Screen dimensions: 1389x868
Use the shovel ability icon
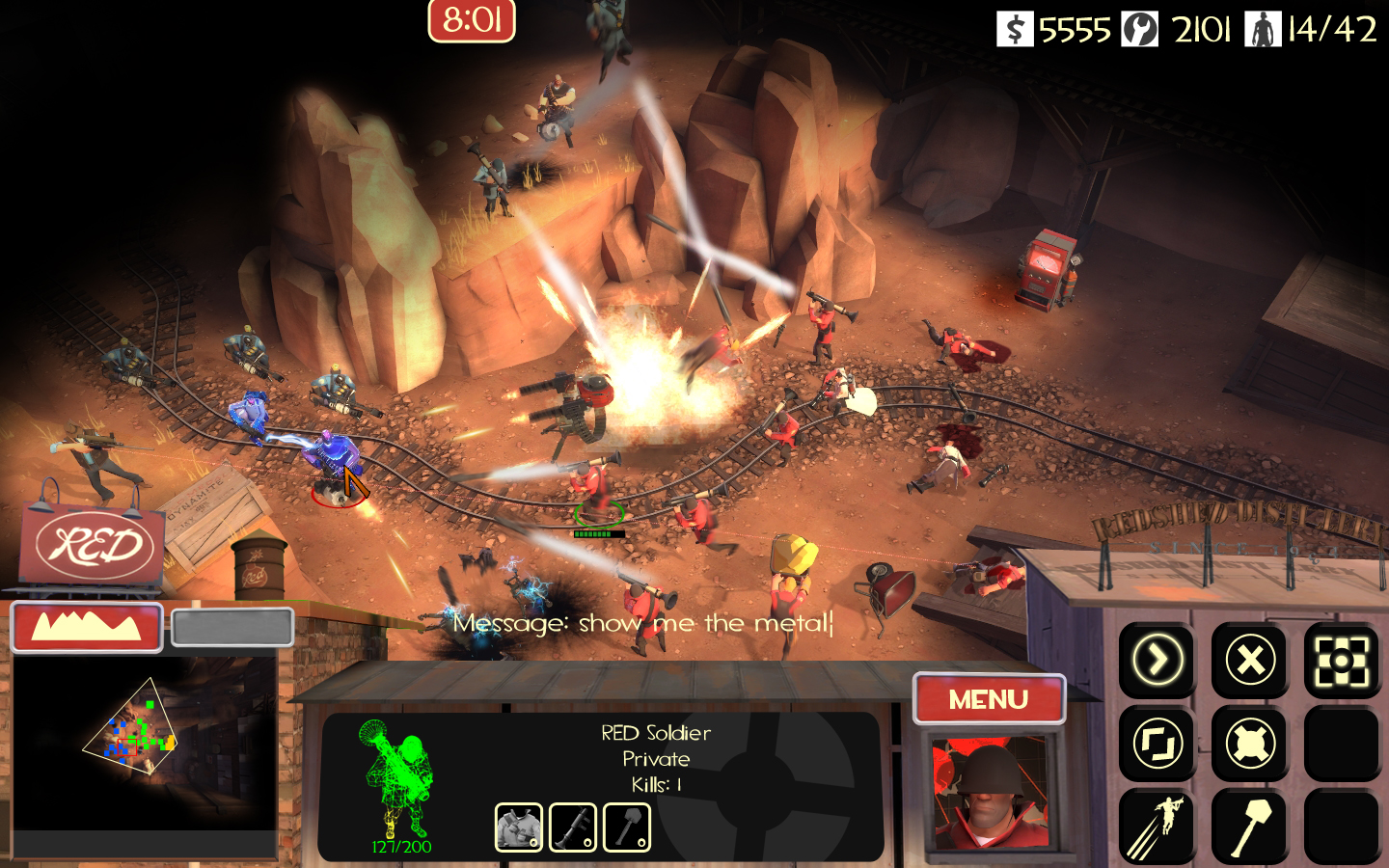coord(1250,827)
